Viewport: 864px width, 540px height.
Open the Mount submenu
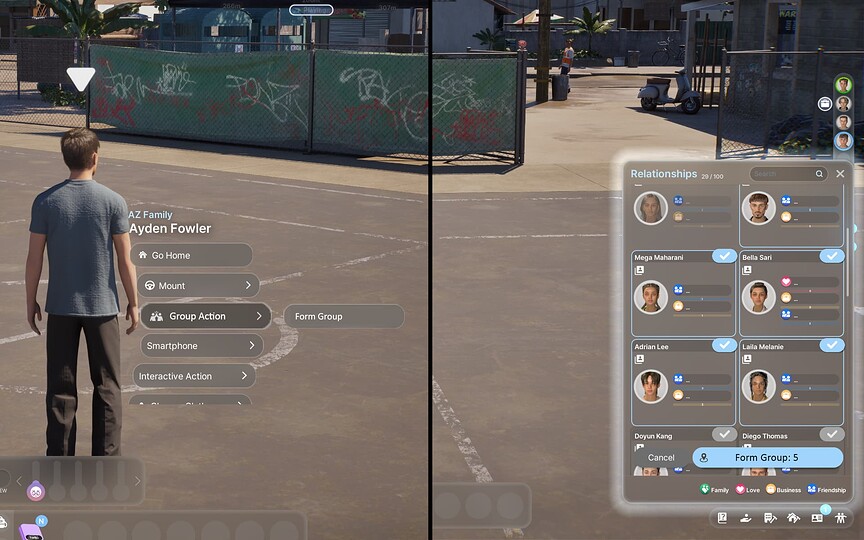tap(198, 286)
